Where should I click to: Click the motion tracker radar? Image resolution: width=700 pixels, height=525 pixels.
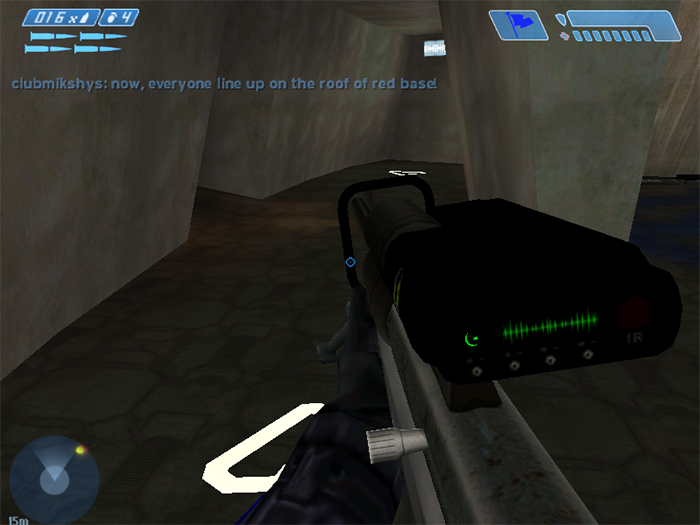click(x=54, y=479)
